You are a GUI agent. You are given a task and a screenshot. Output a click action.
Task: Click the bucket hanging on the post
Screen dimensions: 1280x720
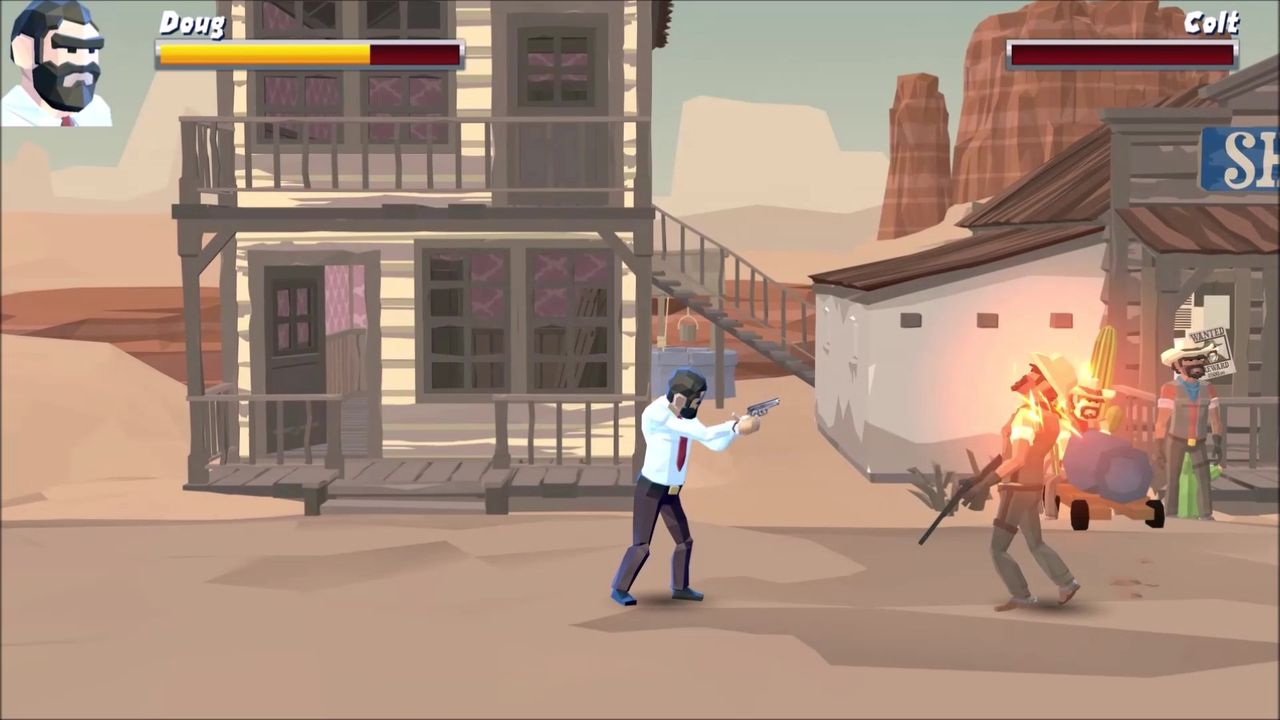click(688, 328)
